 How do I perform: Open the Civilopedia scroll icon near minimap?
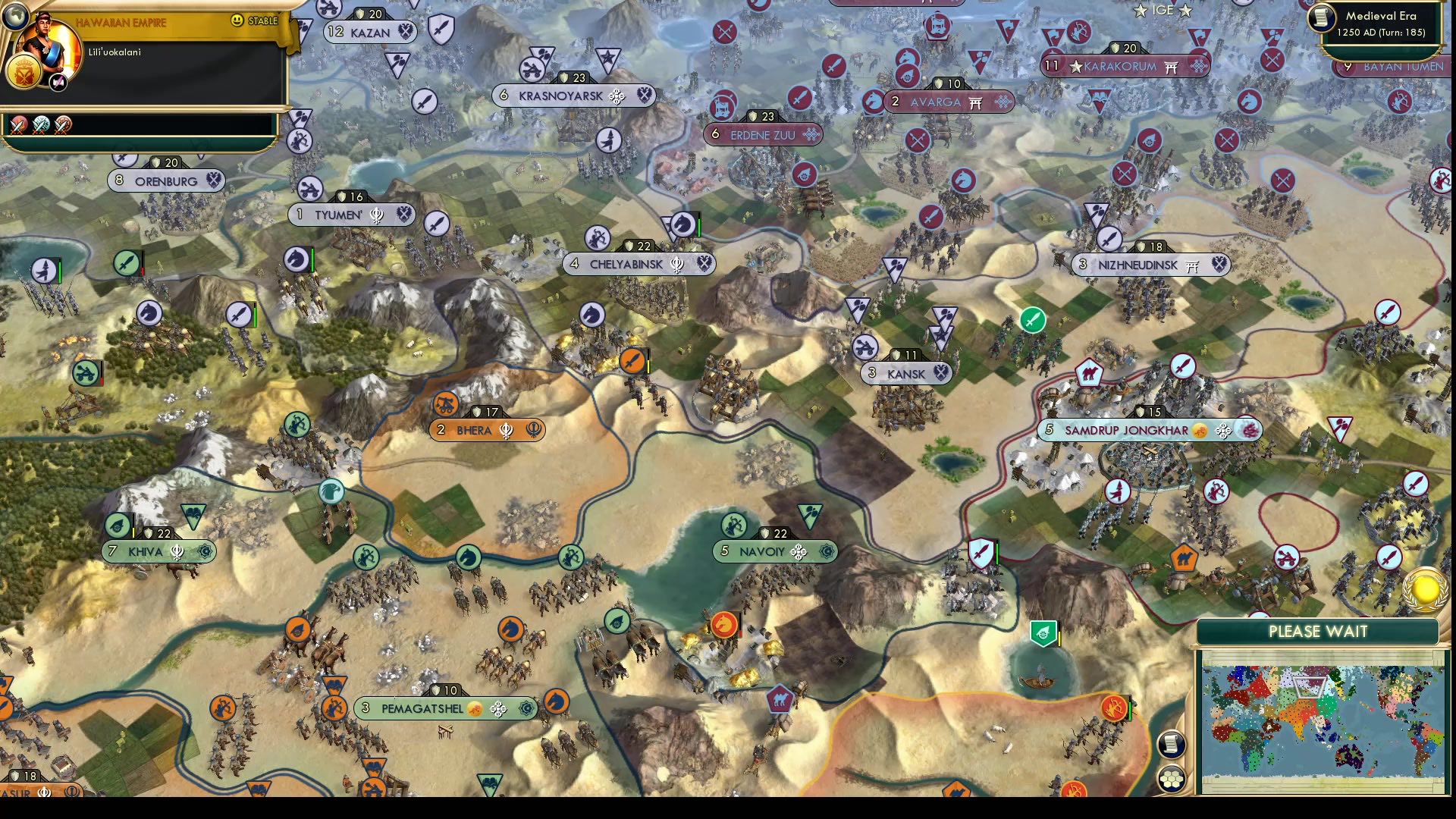click(x=1172, y=744)
